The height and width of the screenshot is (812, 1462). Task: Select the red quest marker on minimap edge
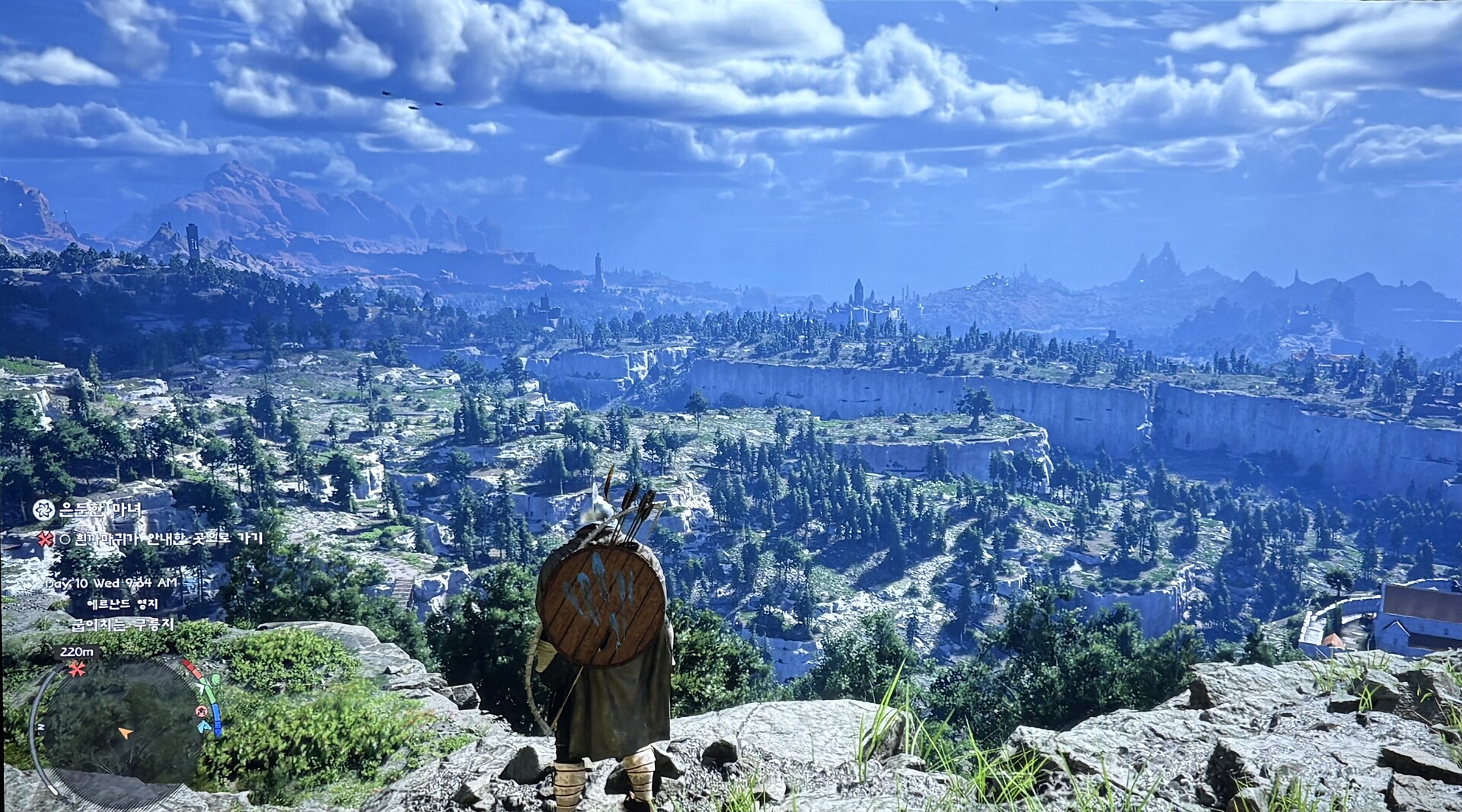[x=76, y=670]
